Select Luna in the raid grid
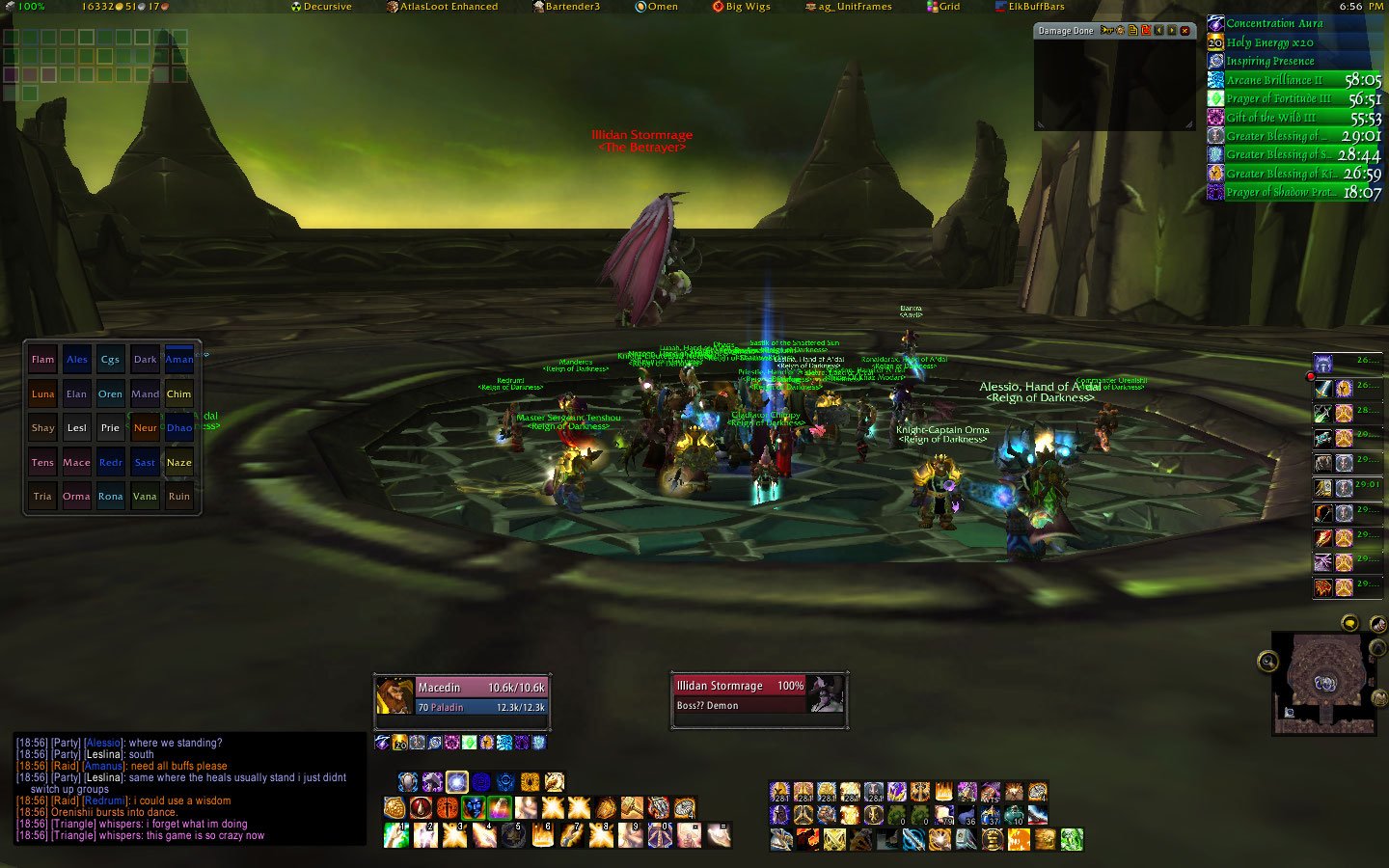 (42, 393)
